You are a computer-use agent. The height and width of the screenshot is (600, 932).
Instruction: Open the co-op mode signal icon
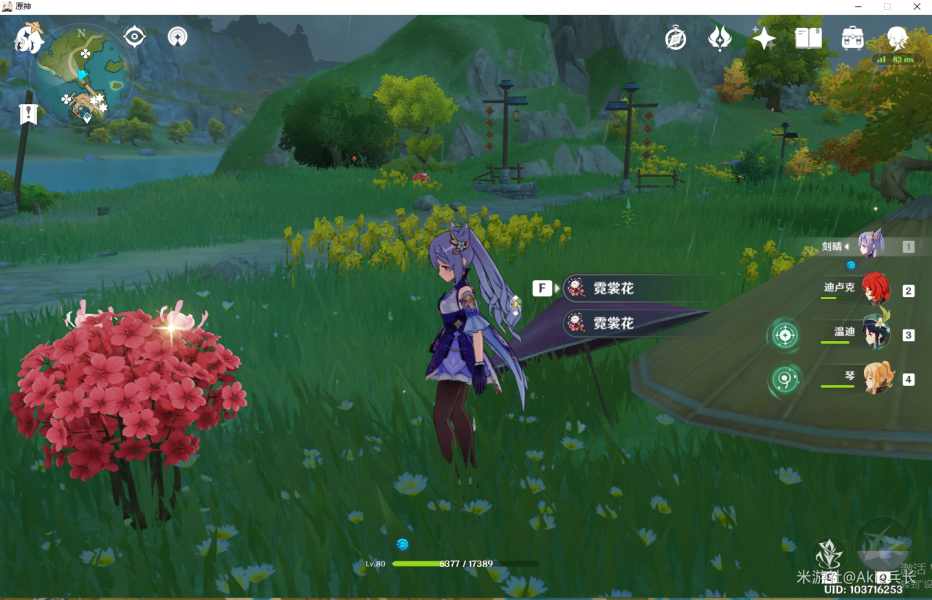coord(178,38)
